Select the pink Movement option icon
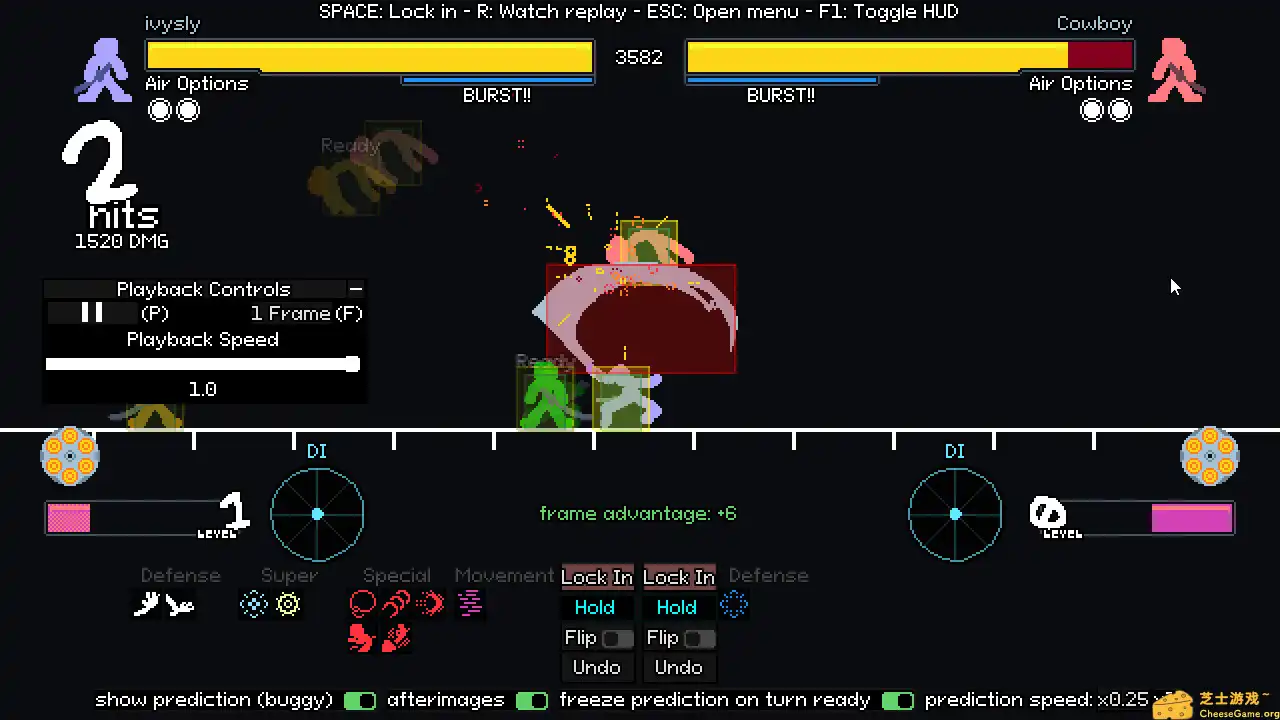Image resolution: width=1280 pixels, height=720 pixels. pos(470,603)
